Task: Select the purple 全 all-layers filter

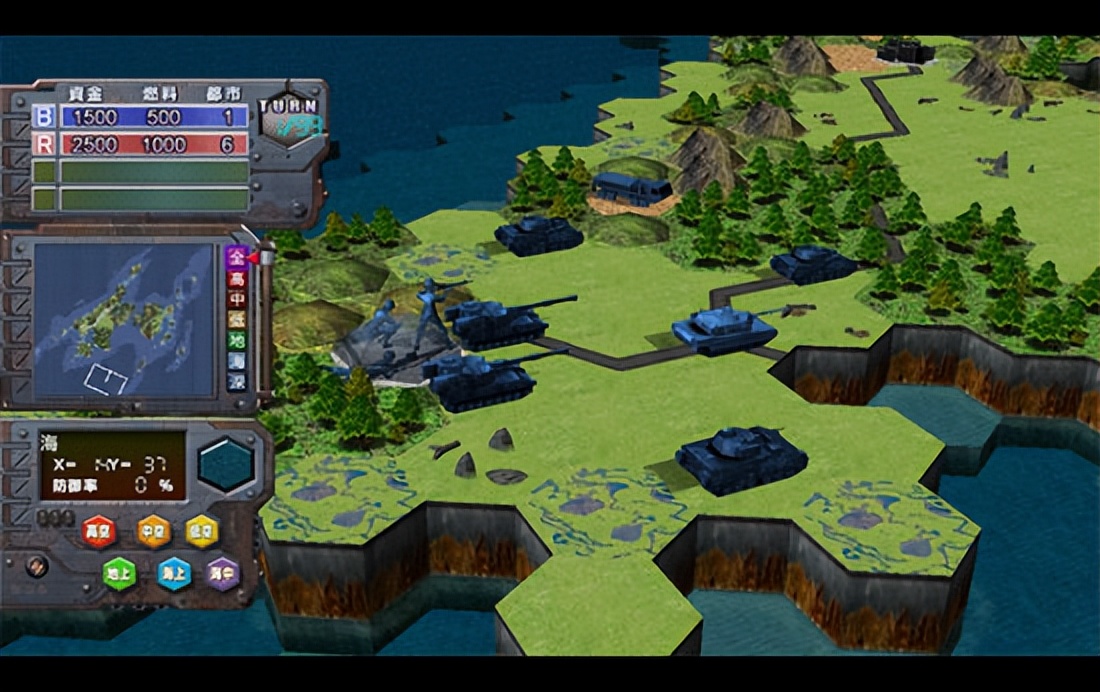Action: click(237, 256)
